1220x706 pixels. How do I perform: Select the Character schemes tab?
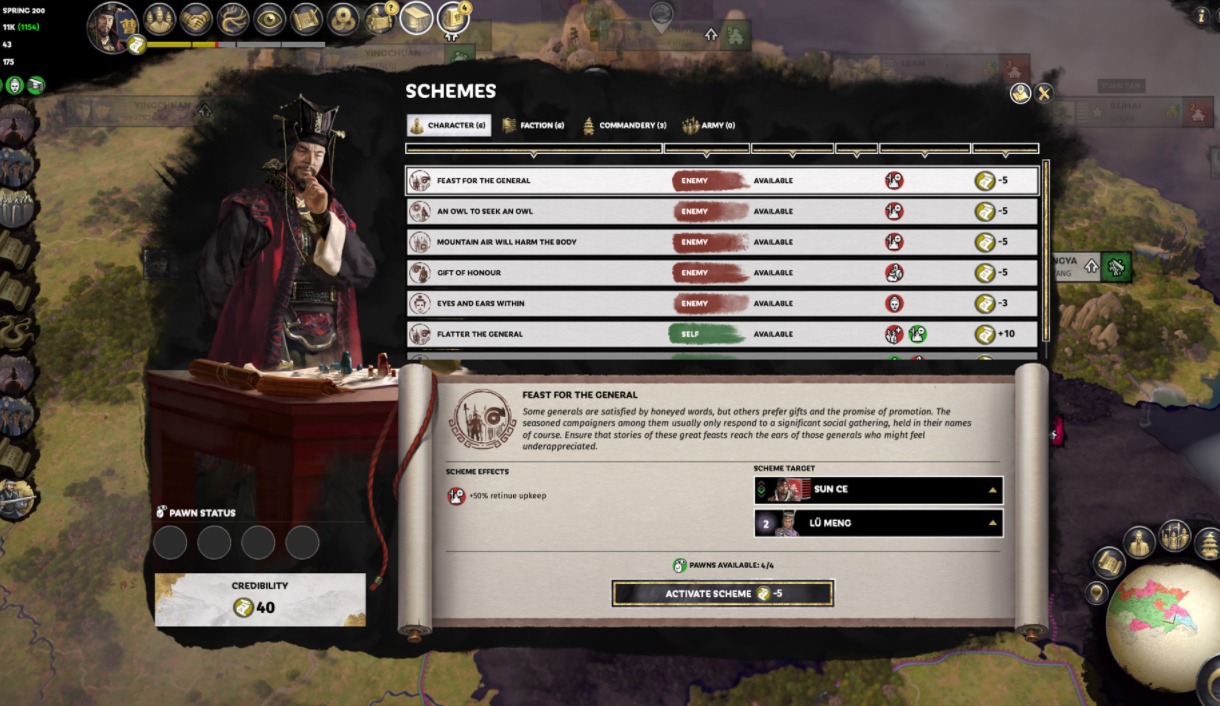(x=448, y=126)
